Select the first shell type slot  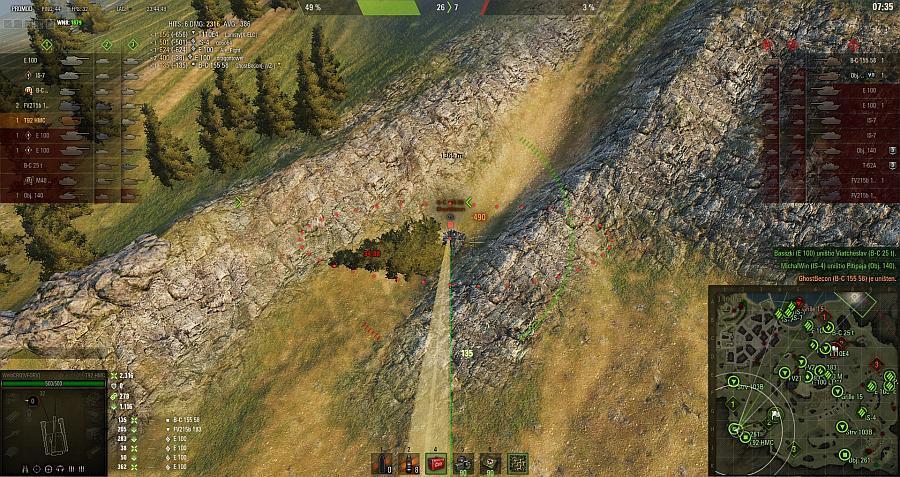point(381,463)
